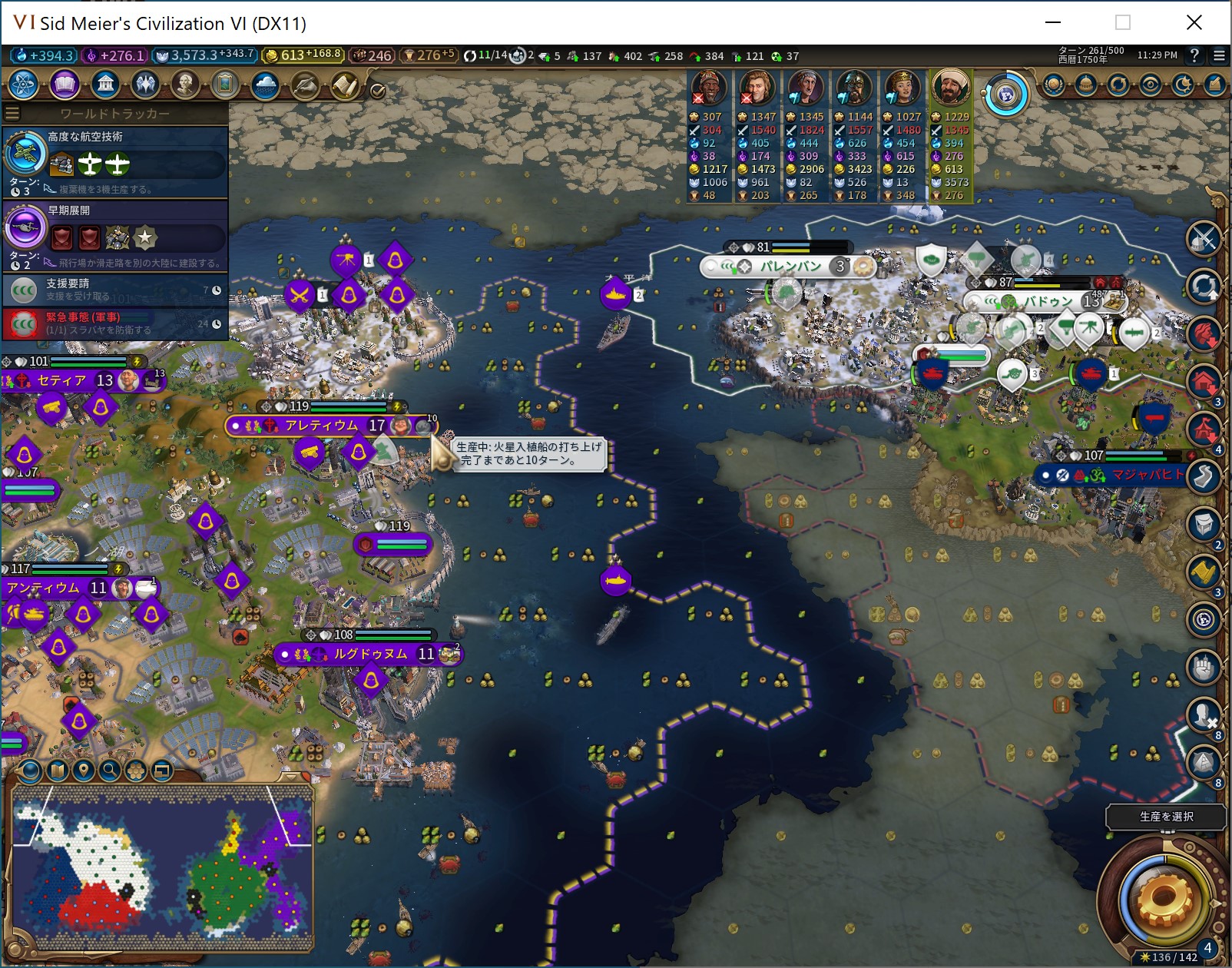Select the ルグドゥヌム city banner
The height and width of the screenshot is (968, 1232).
tap(370, 655)
